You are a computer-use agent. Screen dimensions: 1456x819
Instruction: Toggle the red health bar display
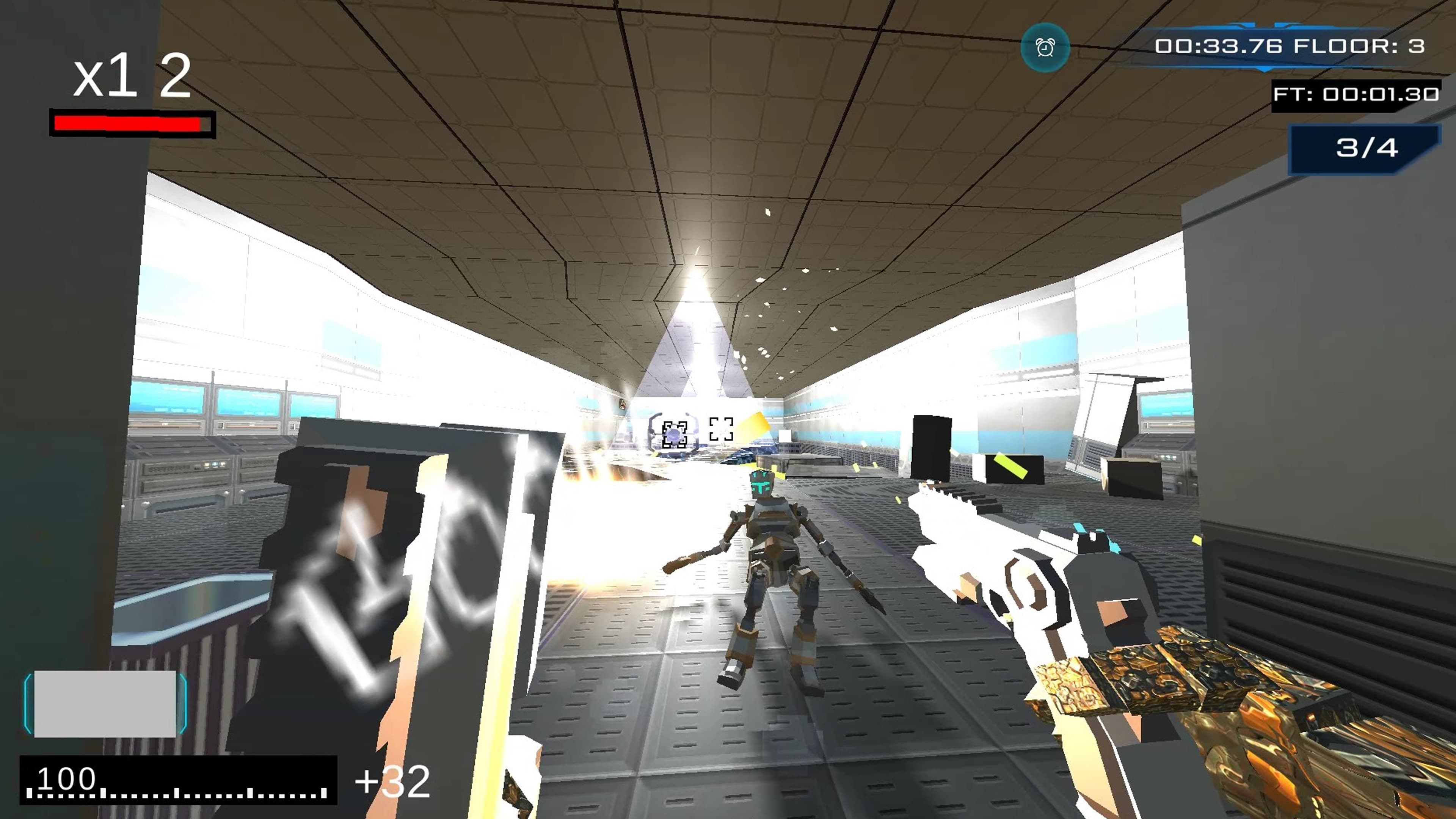tap(130, 124)
